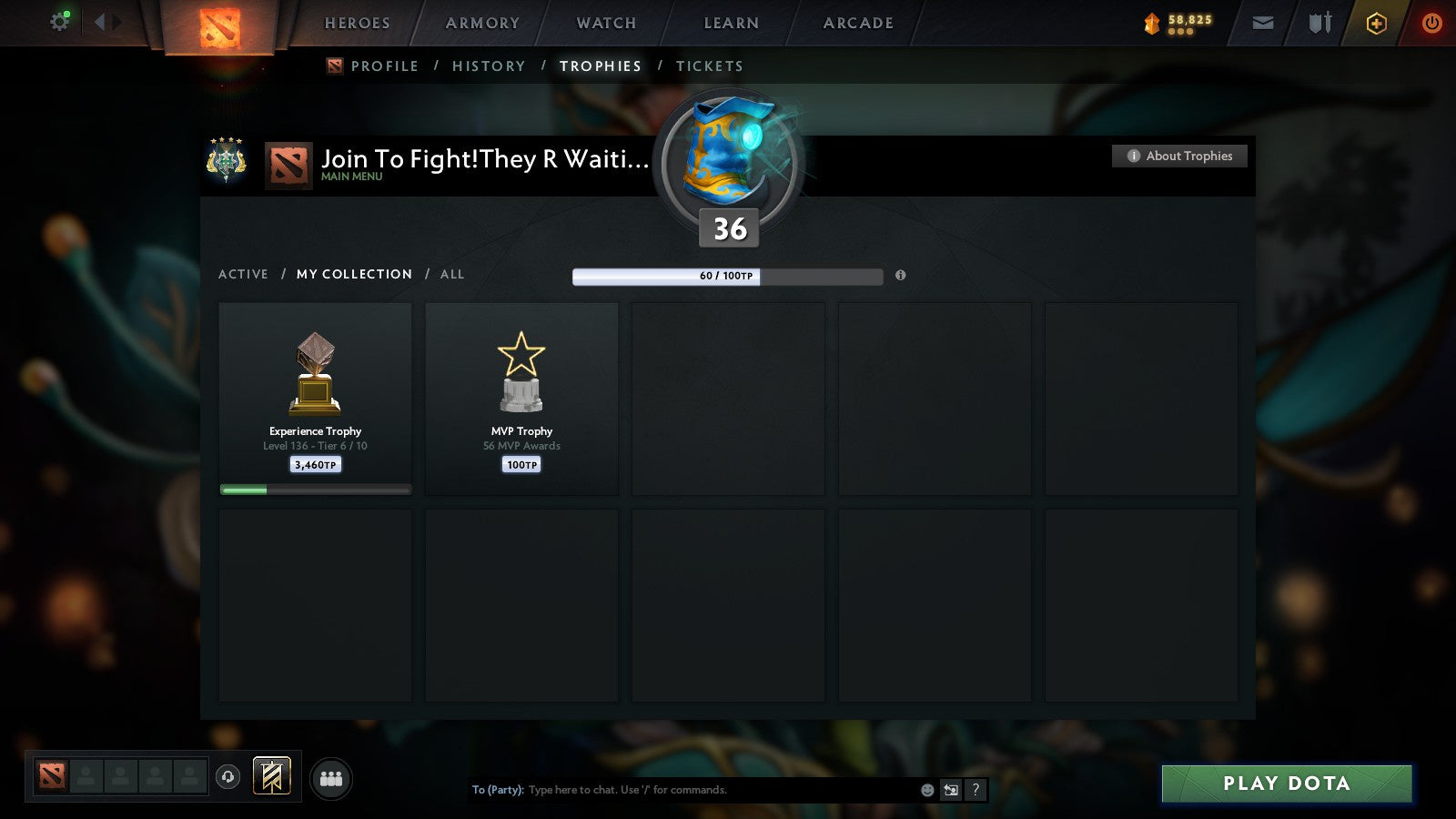Click the About Trophies button
Image resolution: width=1456 pixels, height=819 pixels.
tap(1179, 156)
